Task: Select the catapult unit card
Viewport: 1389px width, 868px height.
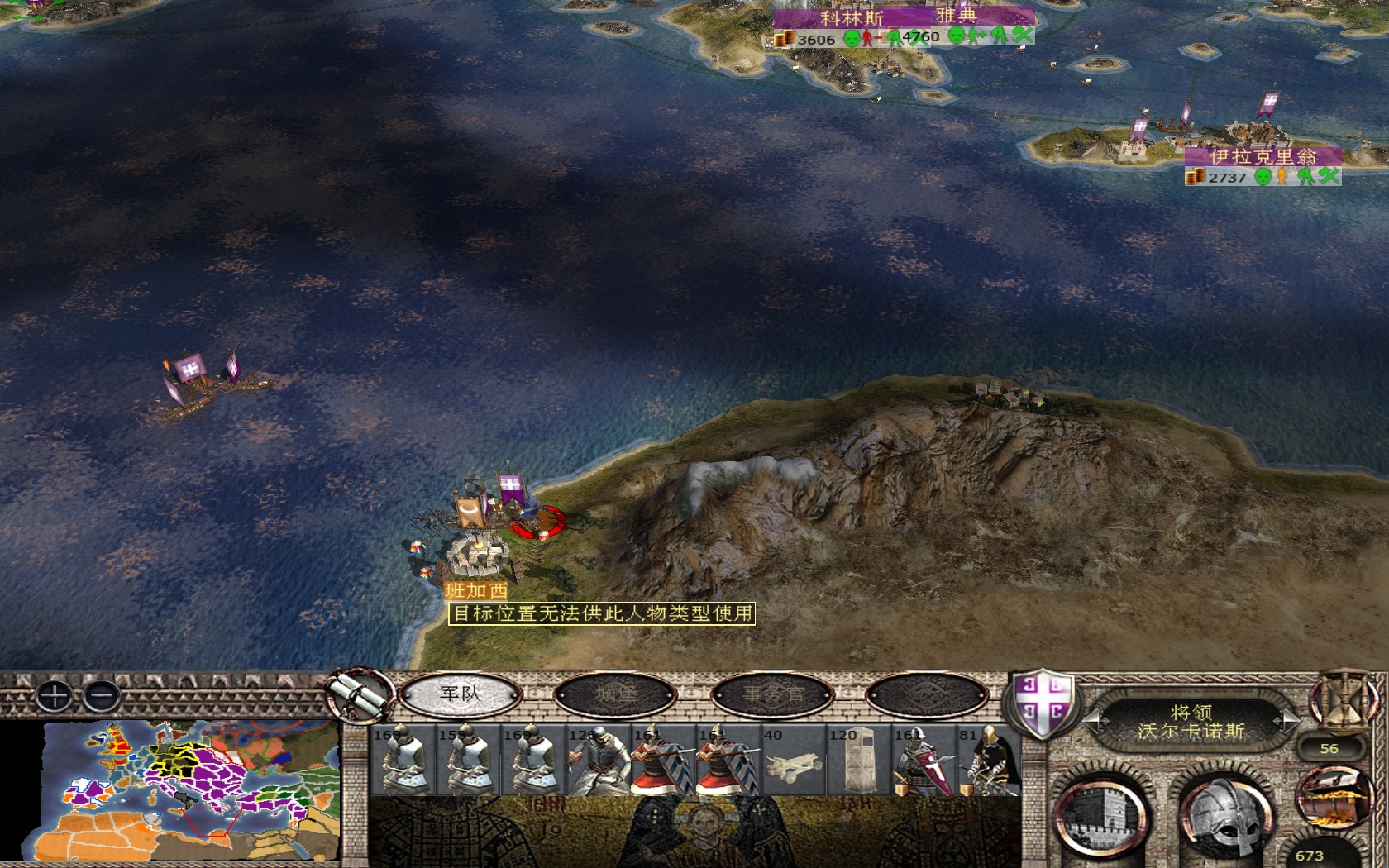Action: 793,761
